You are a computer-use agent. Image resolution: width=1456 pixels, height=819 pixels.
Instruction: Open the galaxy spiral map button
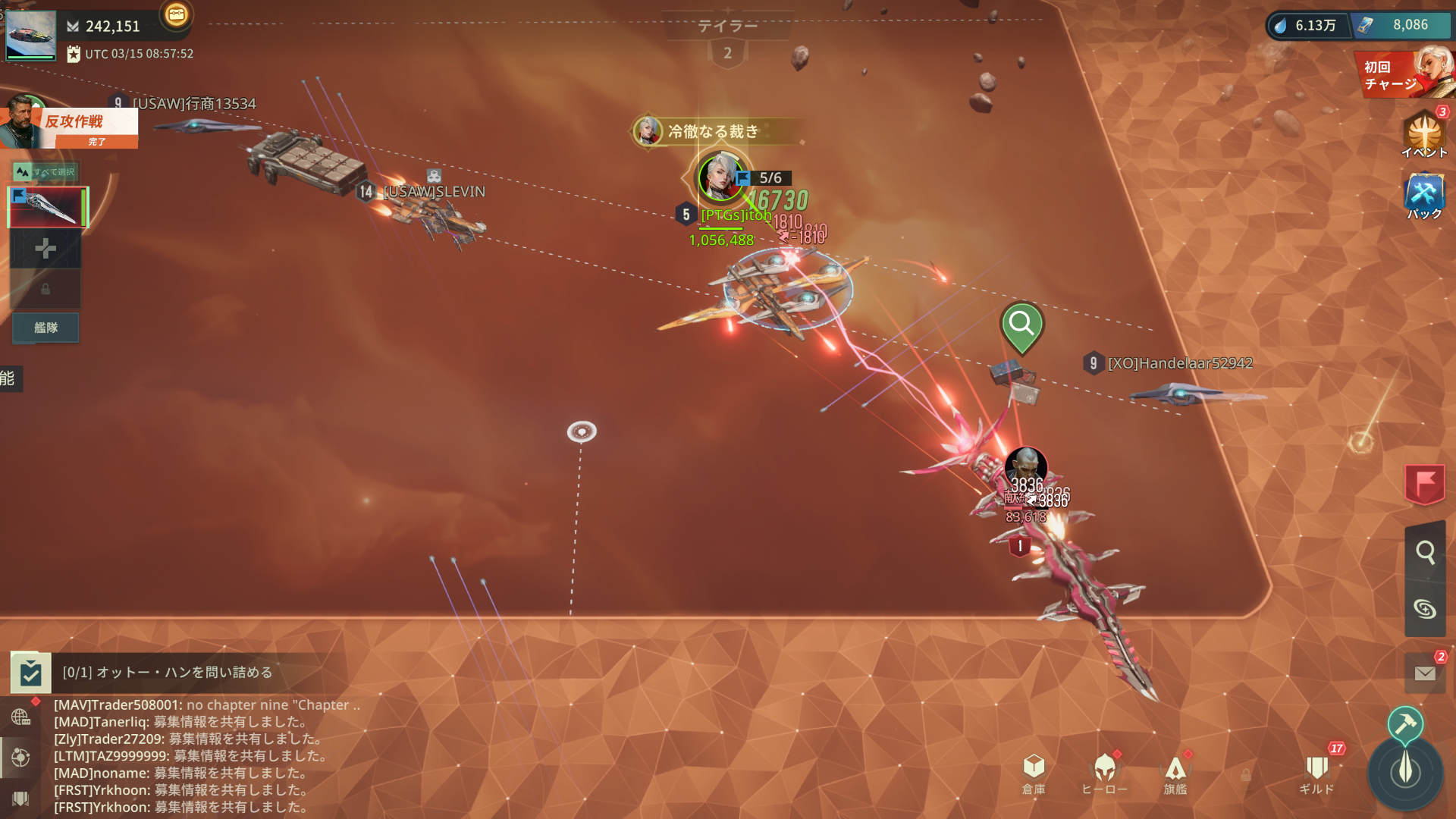[x=1424, y=608]
